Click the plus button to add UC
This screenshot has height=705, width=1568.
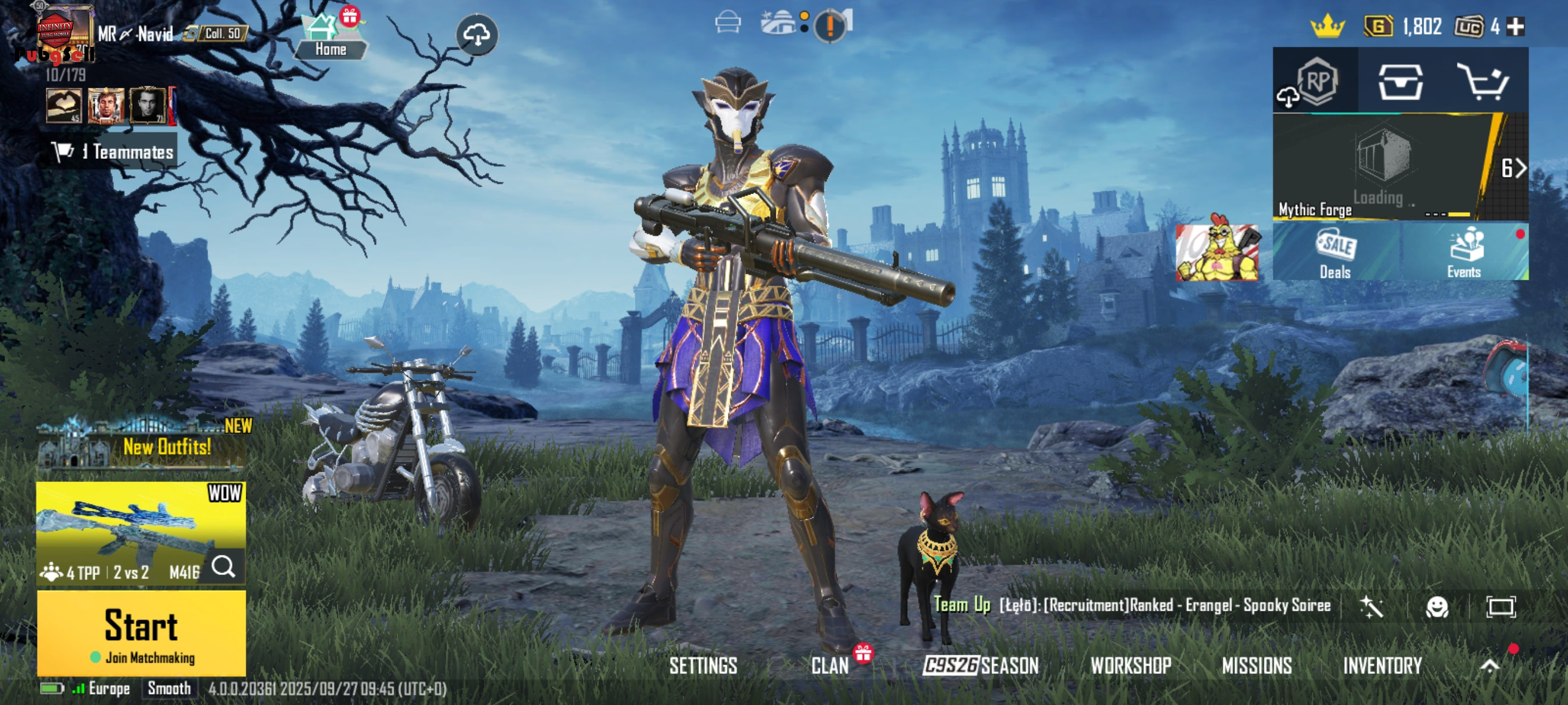point(1515,27)
